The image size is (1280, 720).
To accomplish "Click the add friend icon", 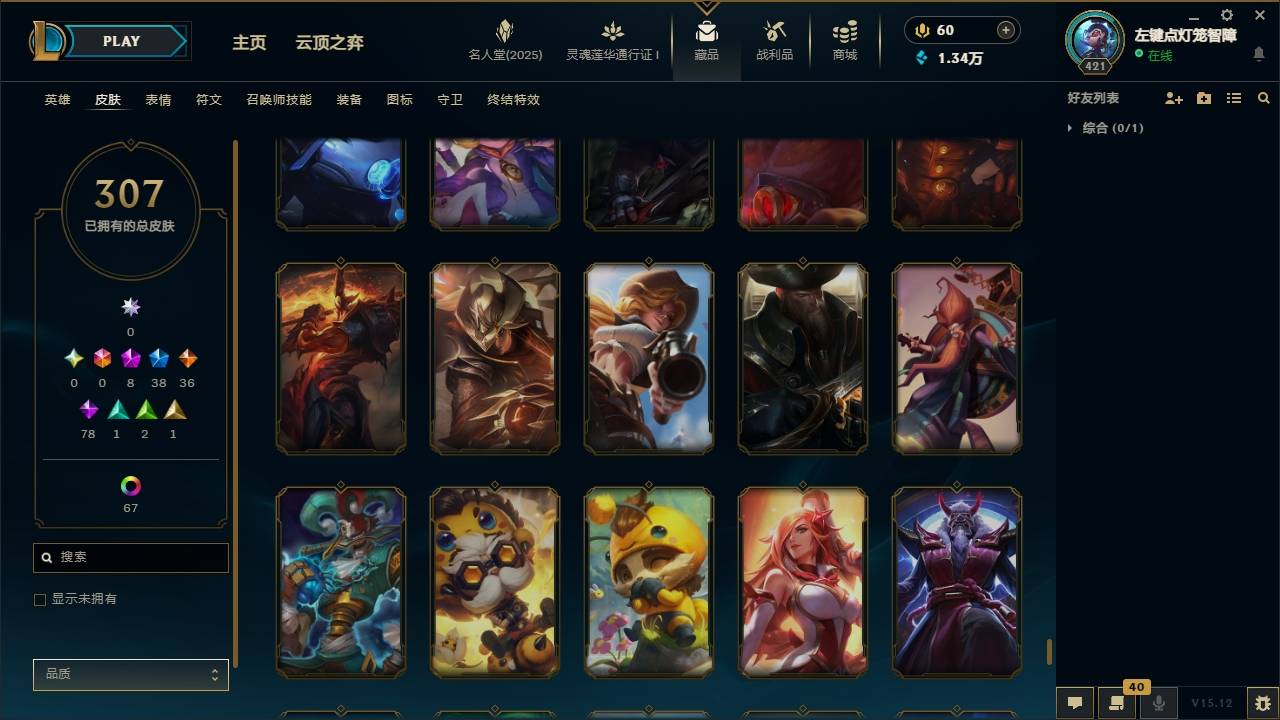I will (1172, 97).
